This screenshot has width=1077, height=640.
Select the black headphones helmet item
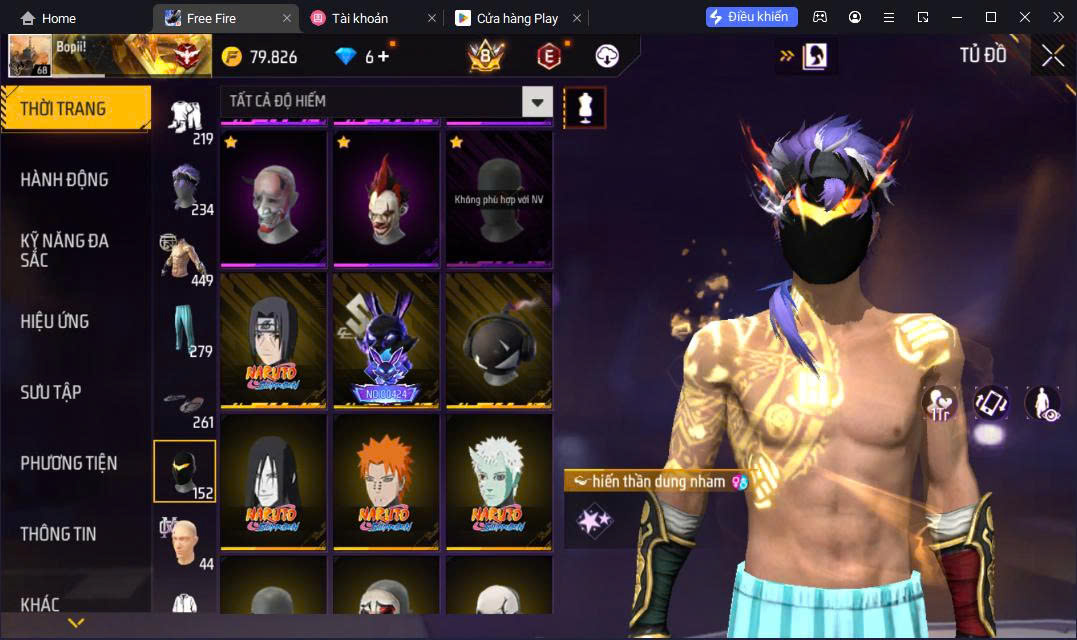(499, 340)
